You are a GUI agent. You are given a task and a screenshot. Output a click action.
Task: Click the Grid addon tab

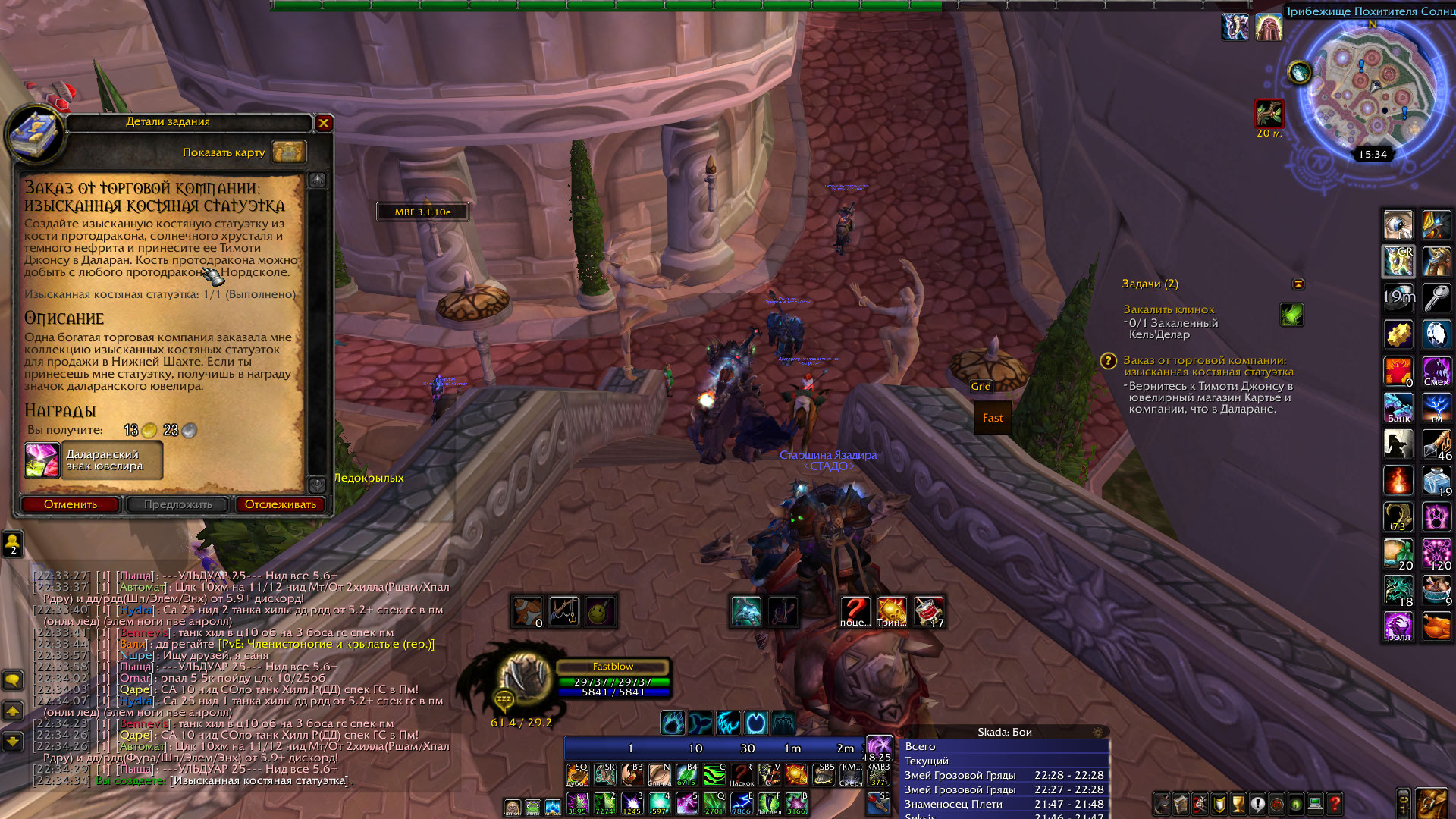click(981, 386)
